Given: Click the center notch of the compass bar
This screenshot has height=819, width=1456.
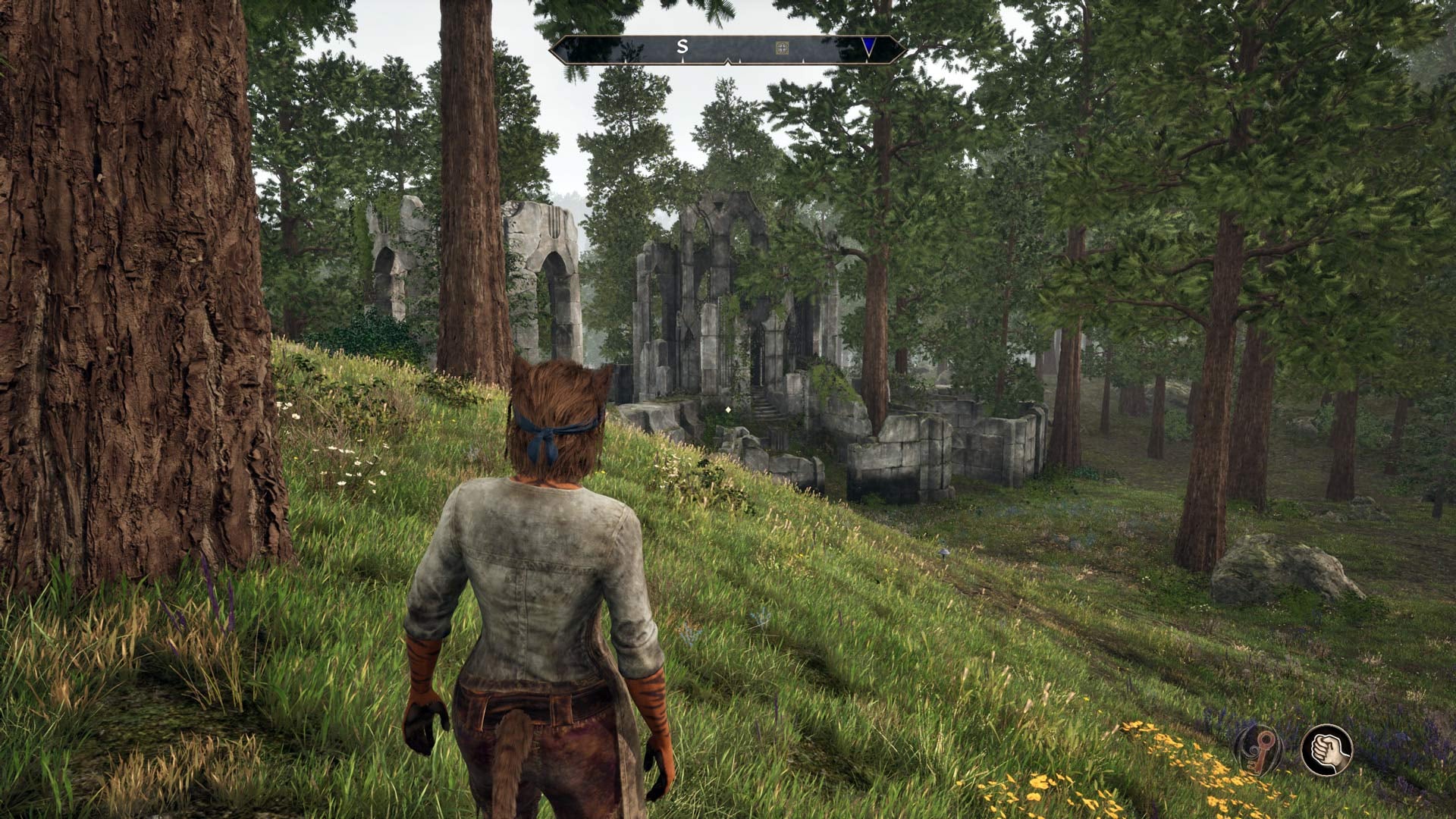Looking at the screenshot, I should click(727, 61).
